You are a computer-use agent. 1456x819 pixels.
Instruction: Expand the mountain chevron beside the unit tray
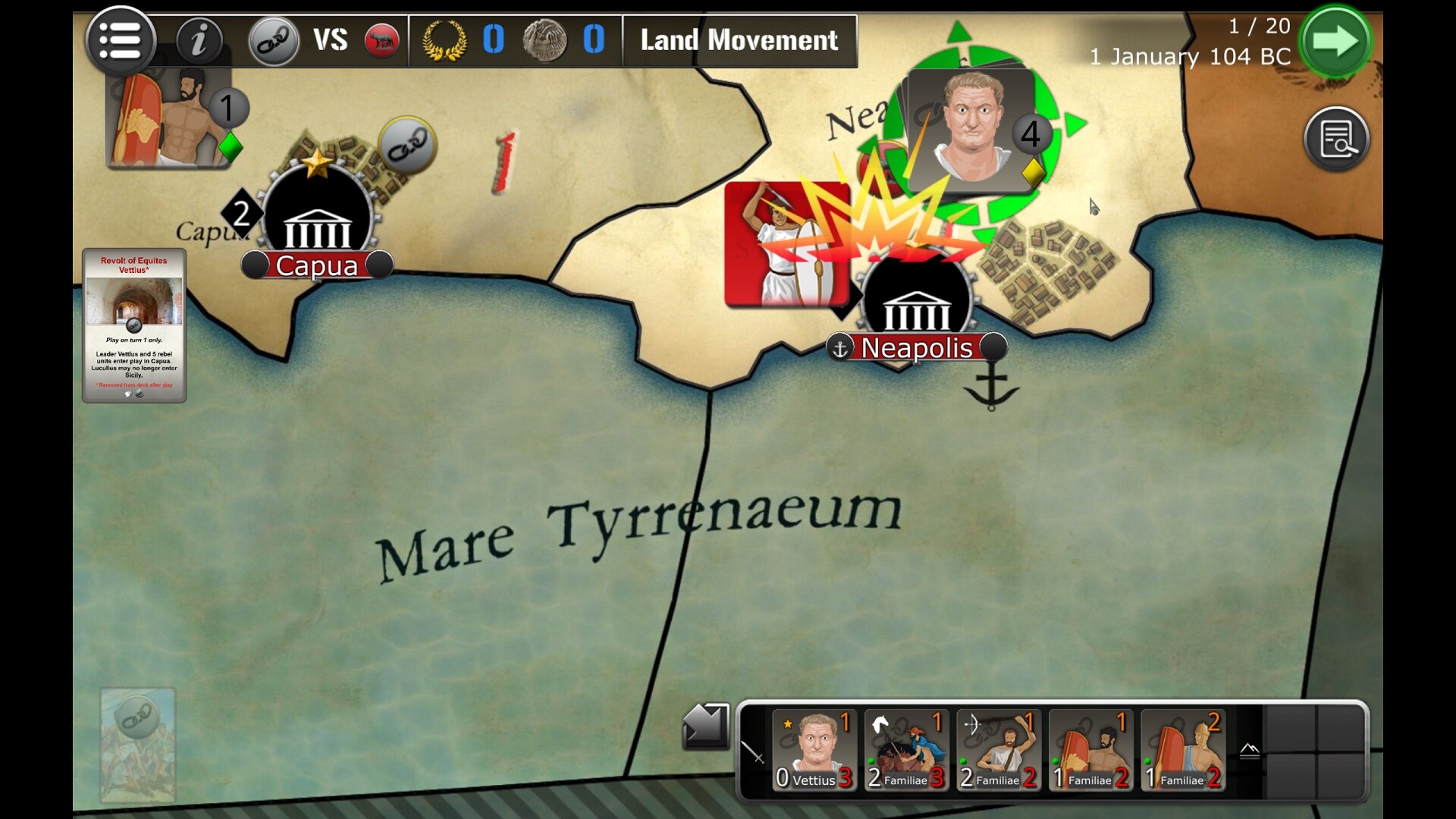[x=1250, y=751]
